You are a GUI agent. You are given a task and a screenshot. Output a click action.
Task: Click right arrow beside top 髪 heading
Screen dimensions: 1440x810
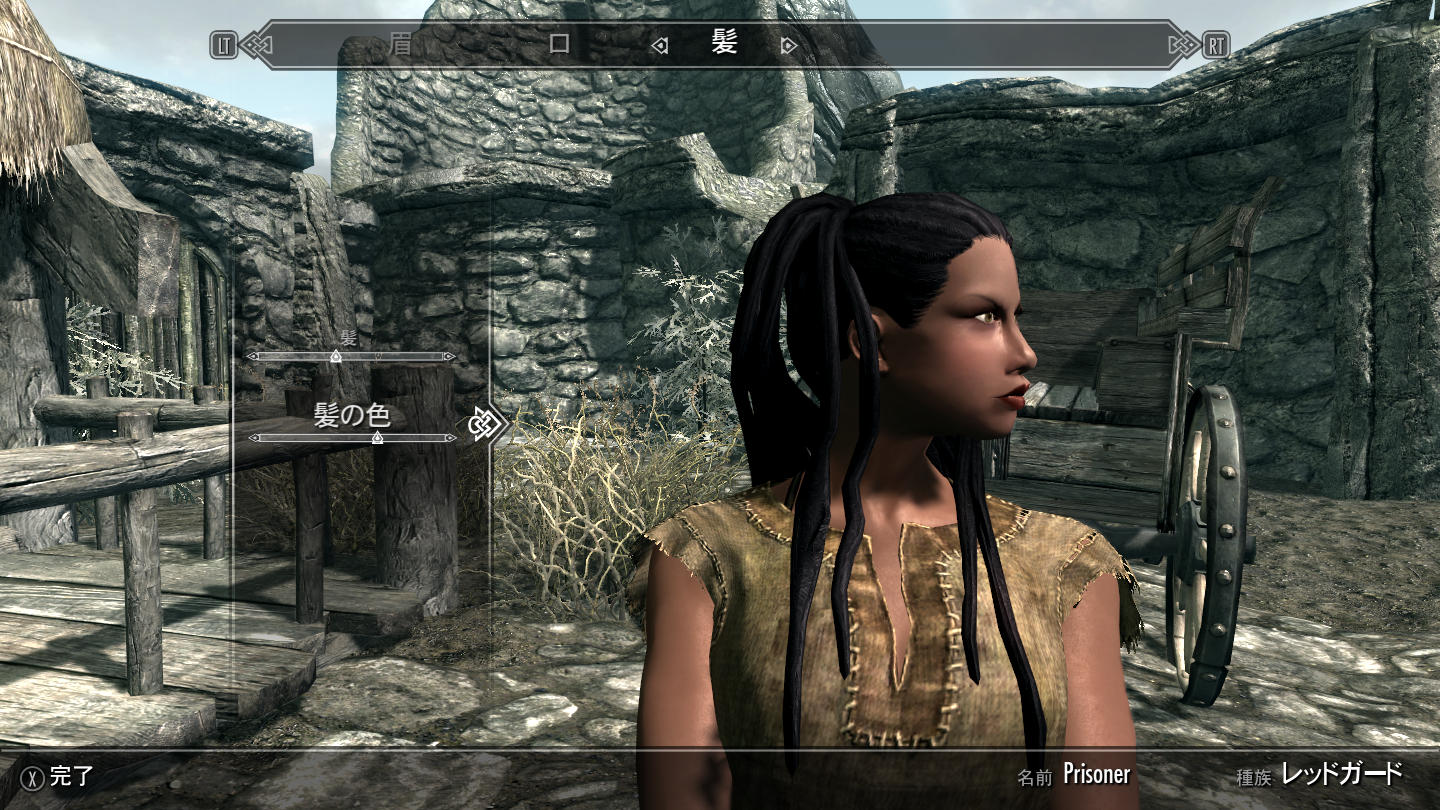(789, 45)
